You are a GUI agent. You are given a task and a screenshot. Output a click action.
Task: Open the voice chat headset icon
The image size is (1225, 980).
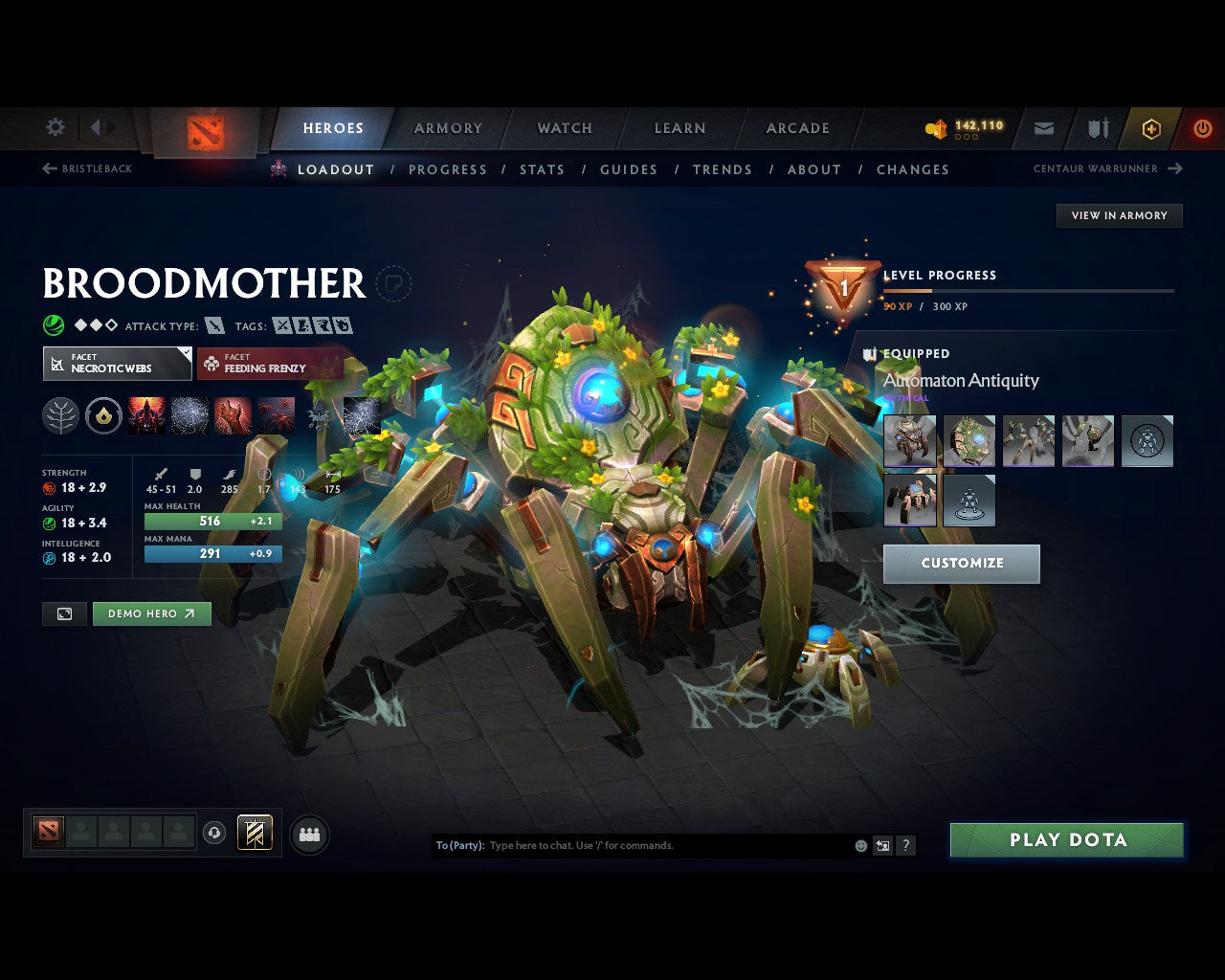(215, 834)
